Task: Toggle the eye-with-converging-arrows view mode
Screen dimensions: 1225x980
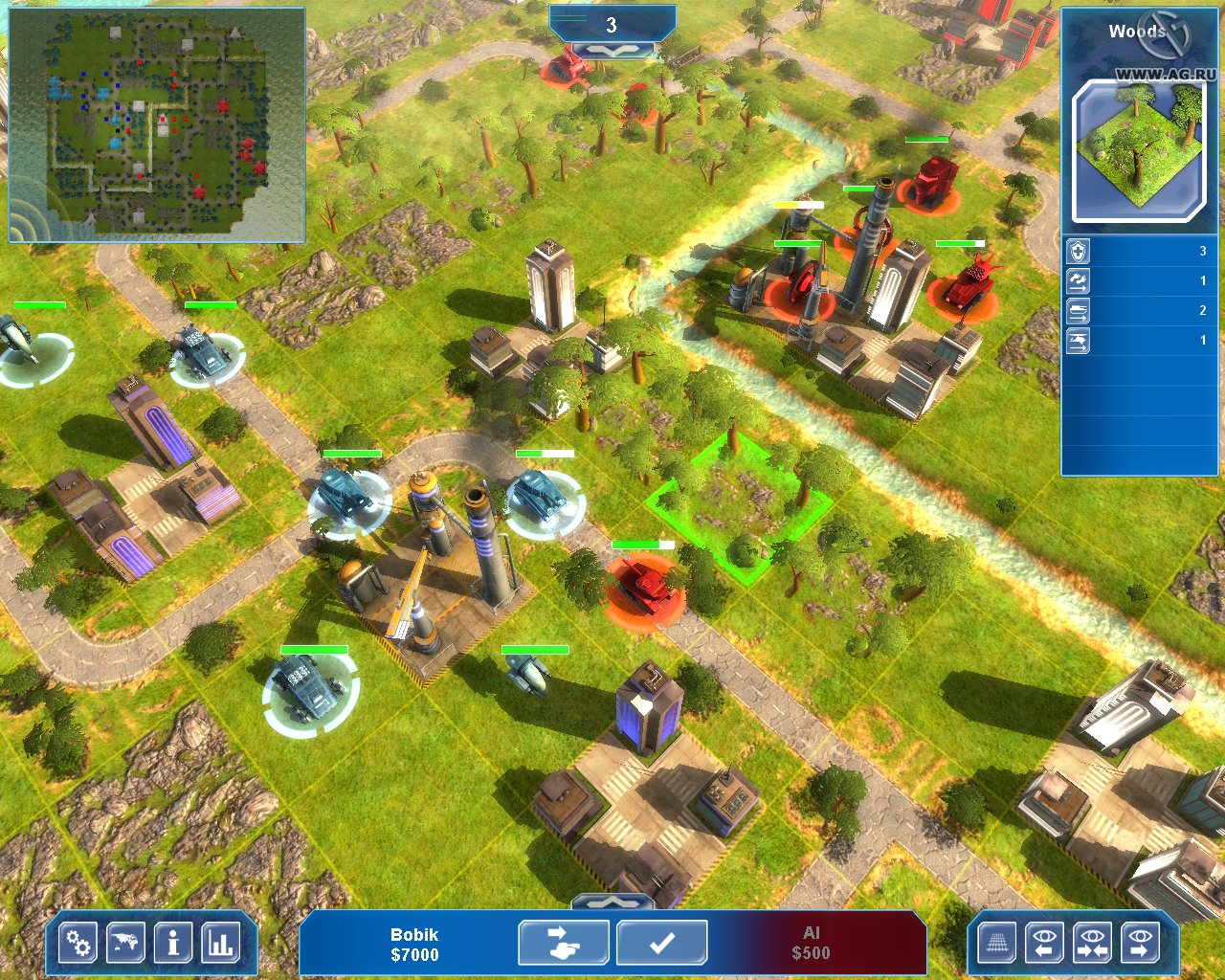Action: tap(1093, 944)
